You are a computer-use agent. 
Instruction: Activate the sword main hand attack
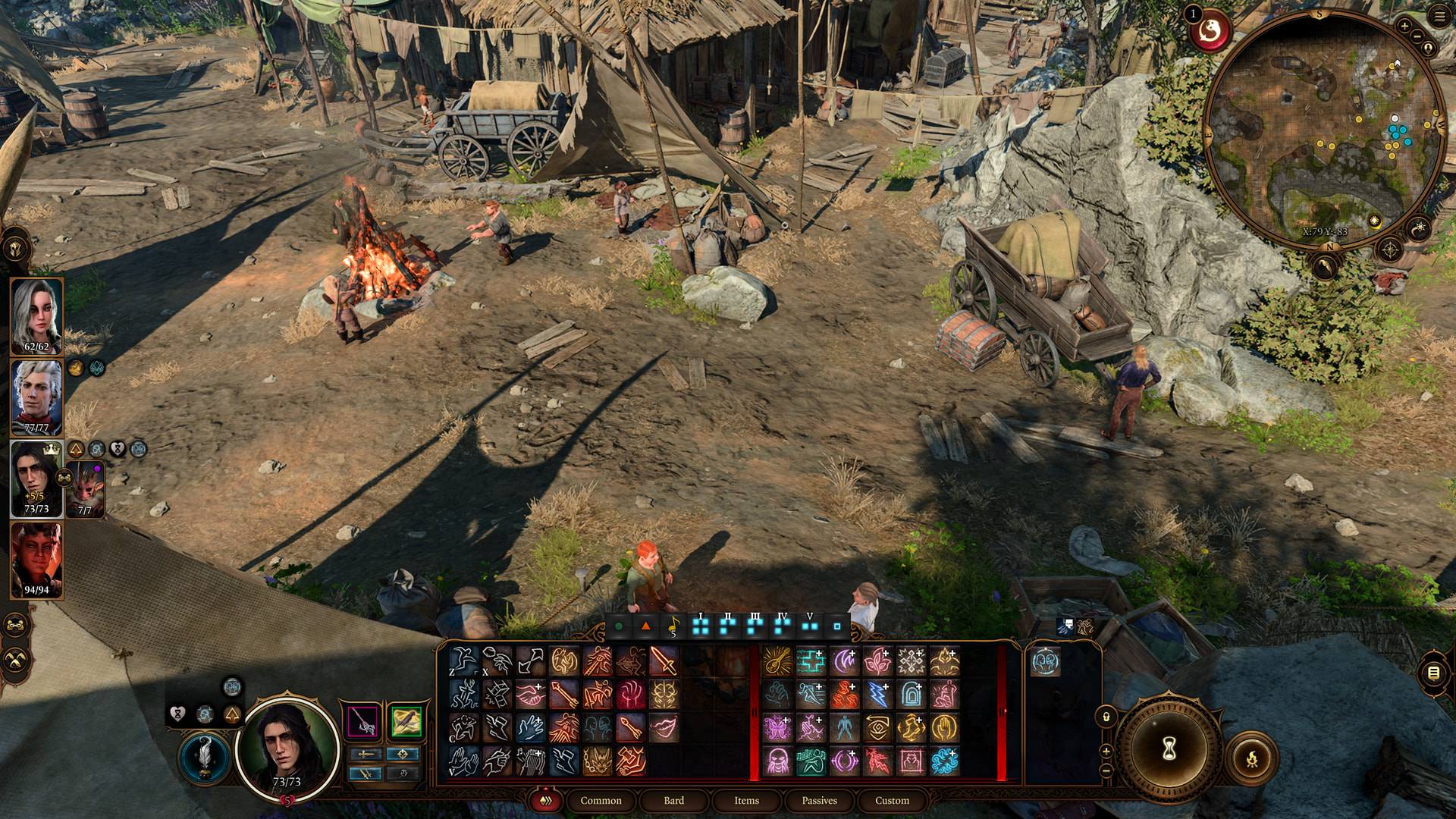coord(663,661)
